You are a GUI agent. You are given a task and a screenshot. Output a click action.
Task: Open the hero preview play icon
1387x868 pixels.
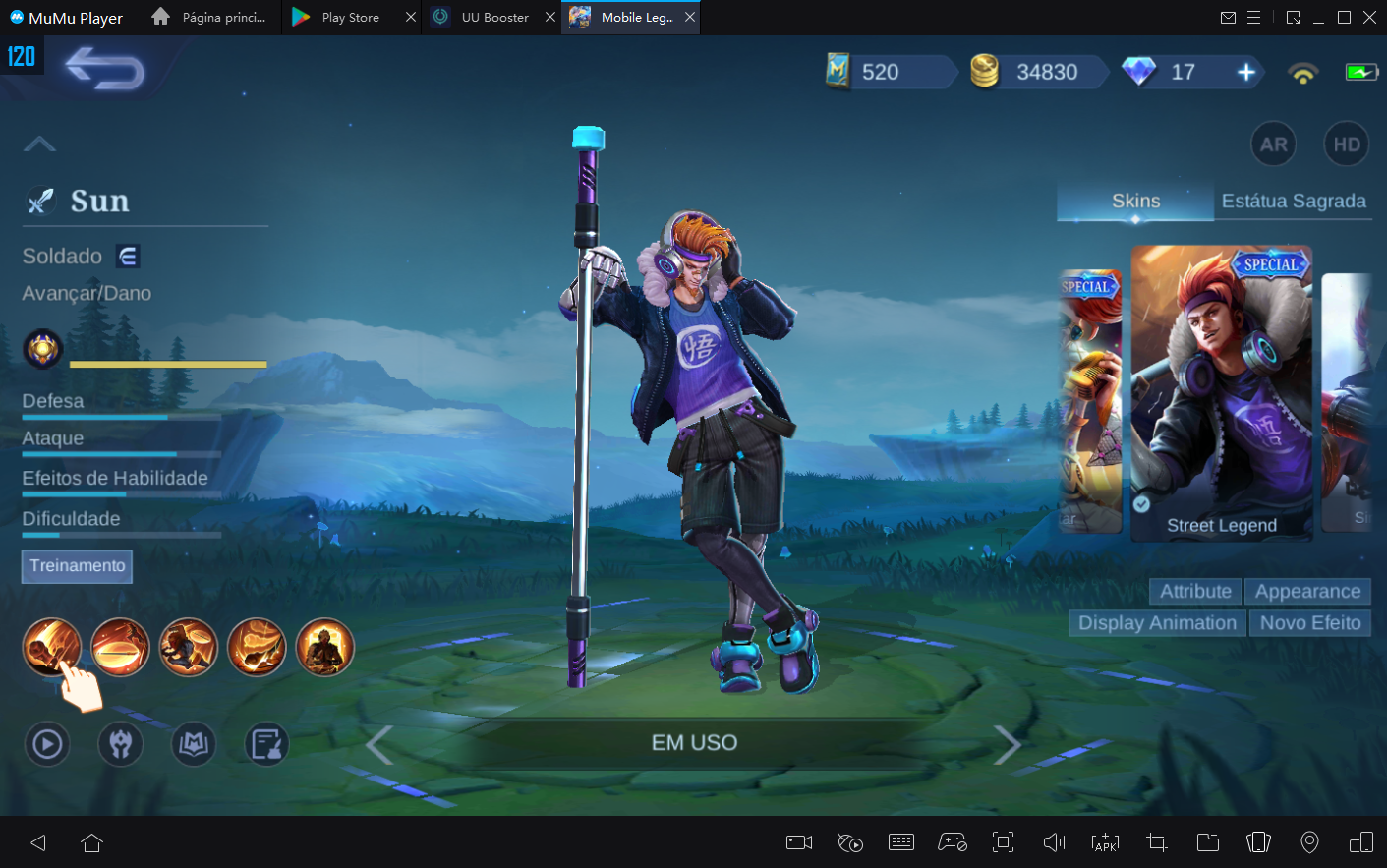(46, 744)
